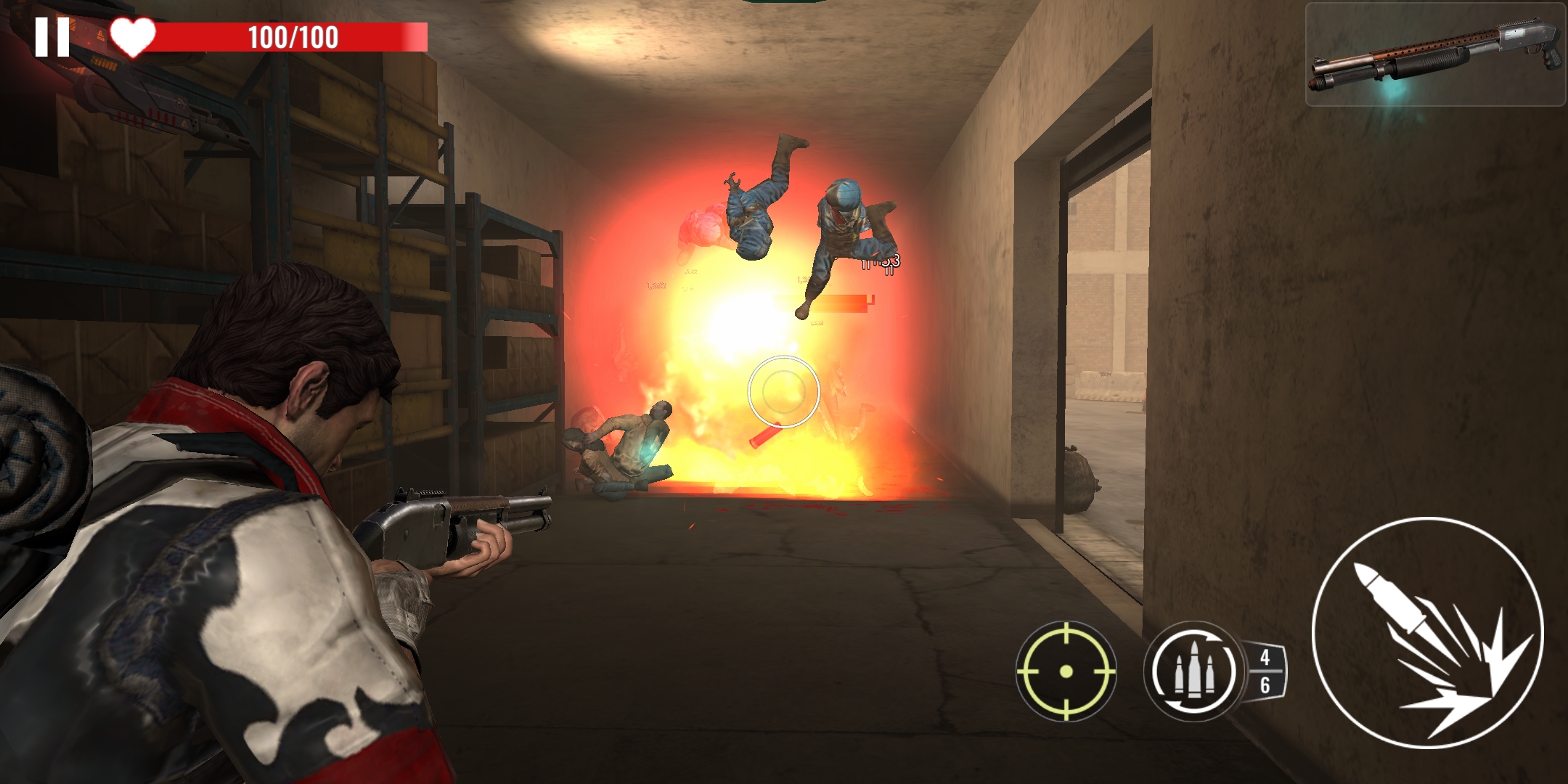The height and width of the screenshot is (784, 1568).
Task: Tap the shotgun weapon switch panel
Action: (1434, 55)
